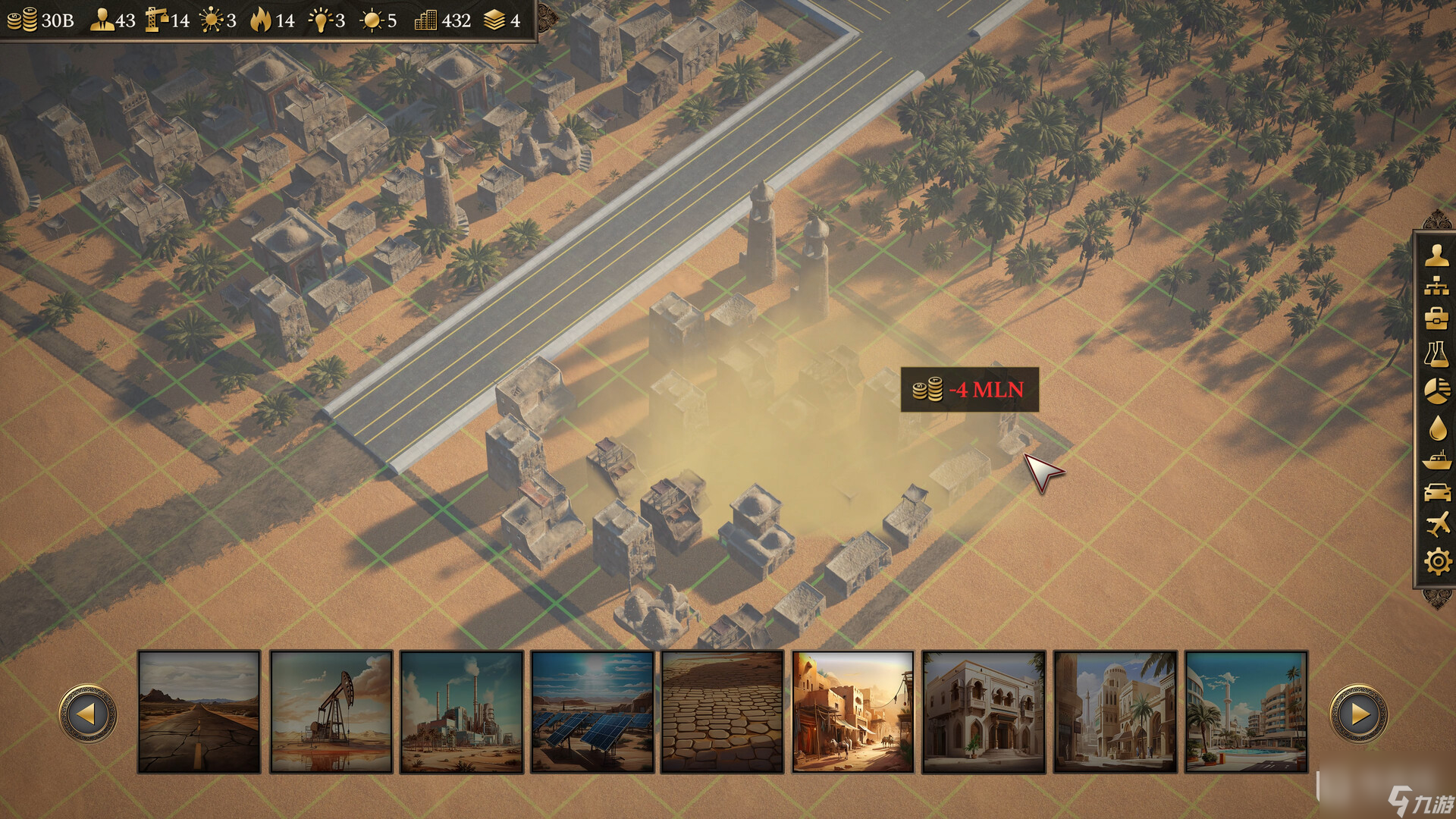Open the ship panel
Image resolution: width=1456 pixels, height=819 pixels.
click(x=1436, y=460)
